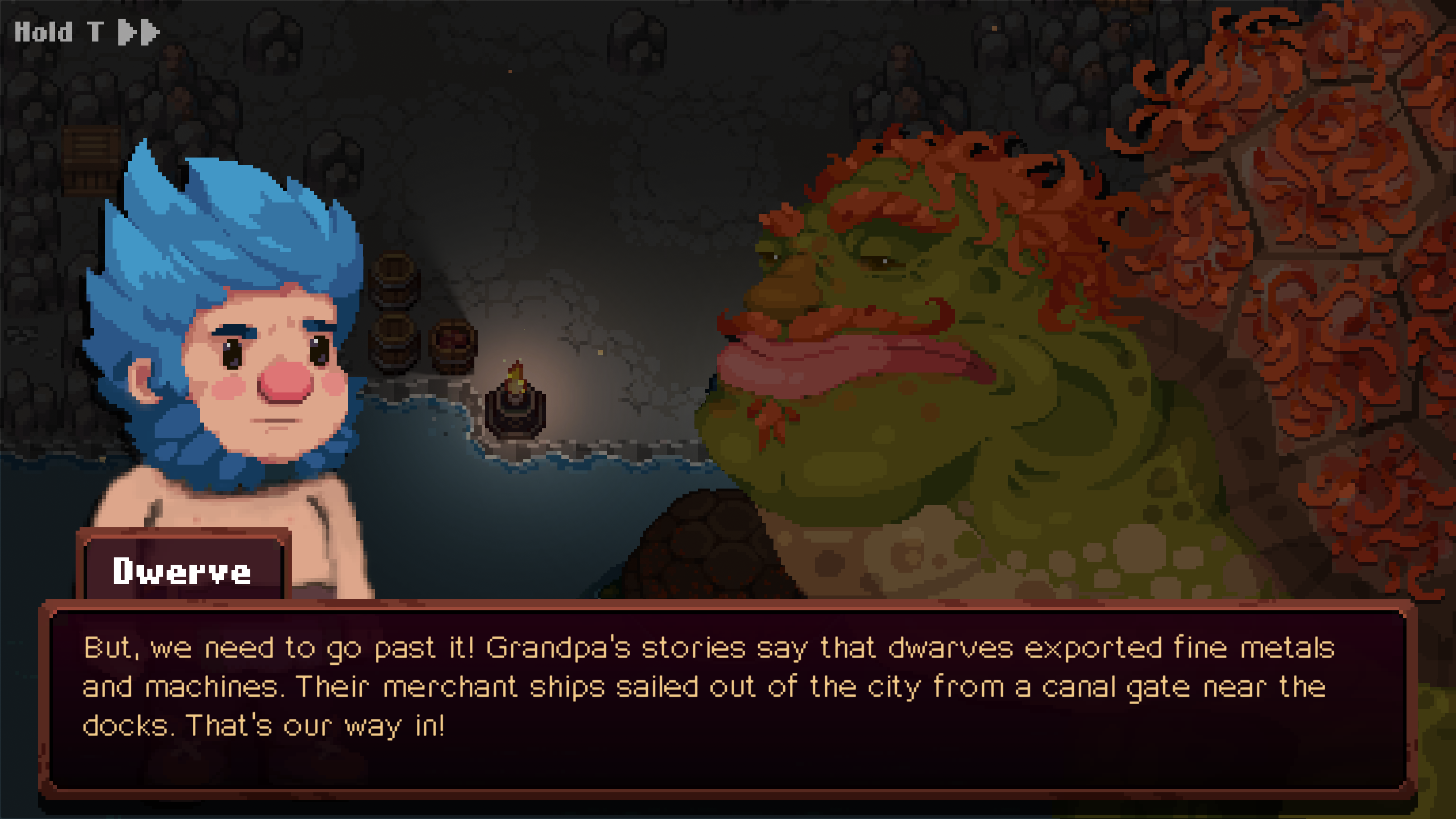Screen dimensions: 1456x819
Task: Advance the dialogue by clicking the text box
Action: (x=727, y=700)
